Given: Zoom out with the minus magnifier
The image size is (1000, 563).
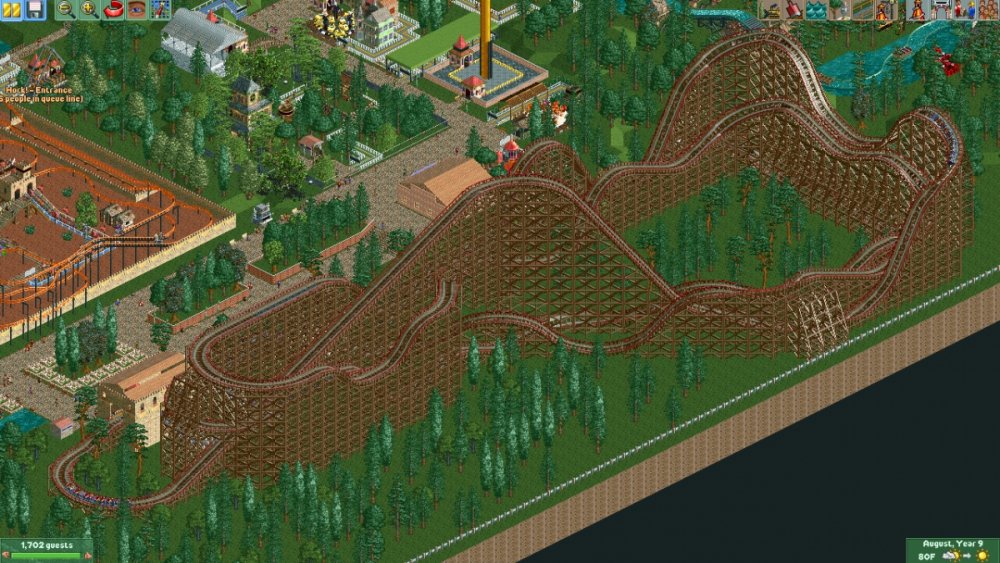Looking at the screenshot, I should click(66, 10).
